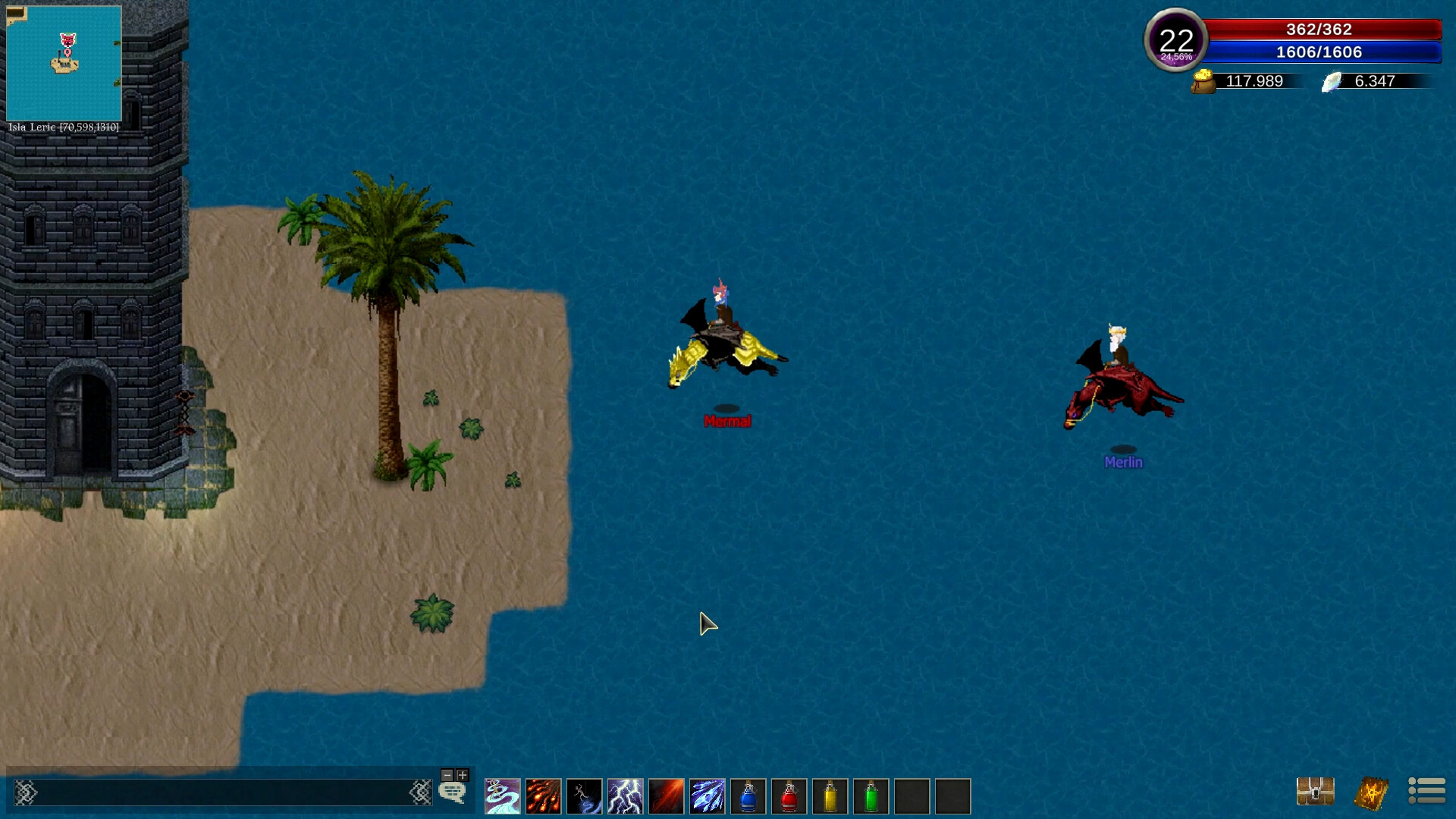Viewport: 1456px width, 819px height.
Task: Click the Isla Lerie minimap
Action: click(x=64, y=61)
